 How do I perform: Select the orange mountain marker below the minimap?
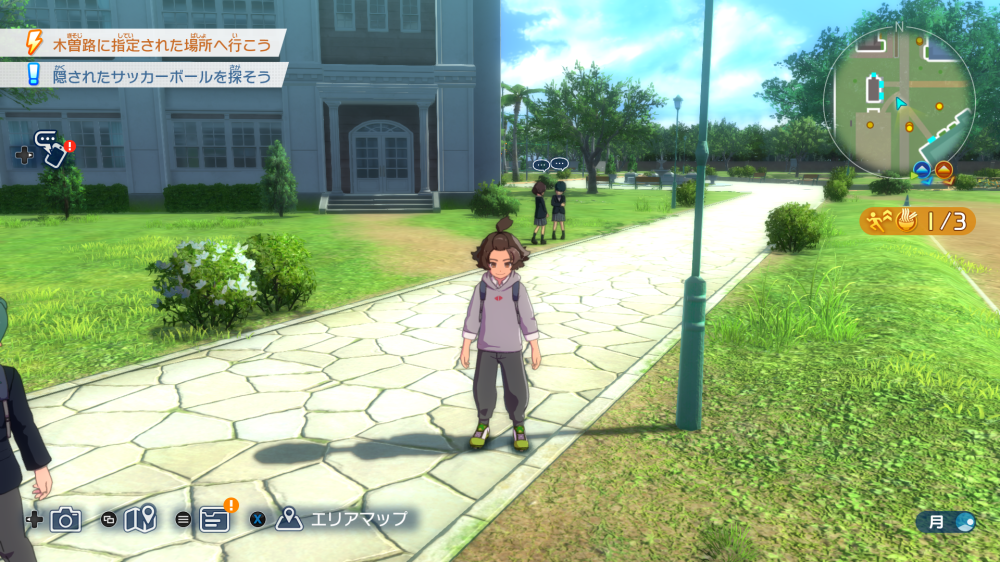[943, 169]
